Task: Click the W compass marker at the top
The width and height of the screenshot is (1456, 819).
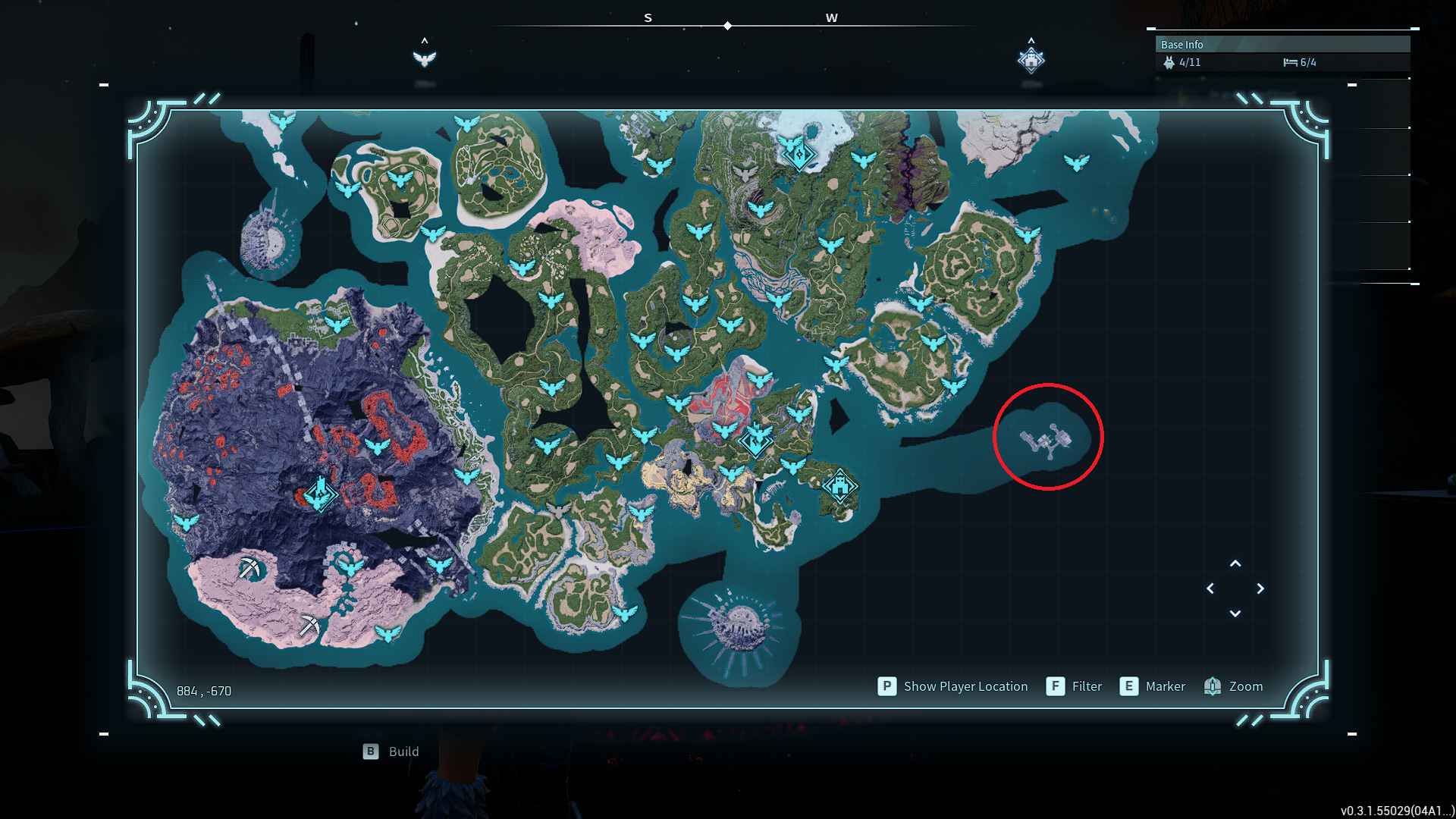Action: point(831,17)
